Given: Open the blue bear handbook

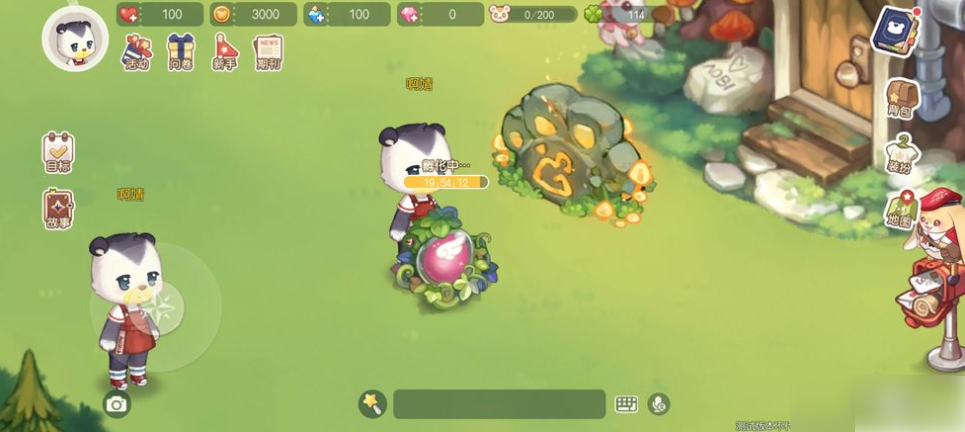Looking at the screenshot, I should pyautogui.click(x=894, y=30).
